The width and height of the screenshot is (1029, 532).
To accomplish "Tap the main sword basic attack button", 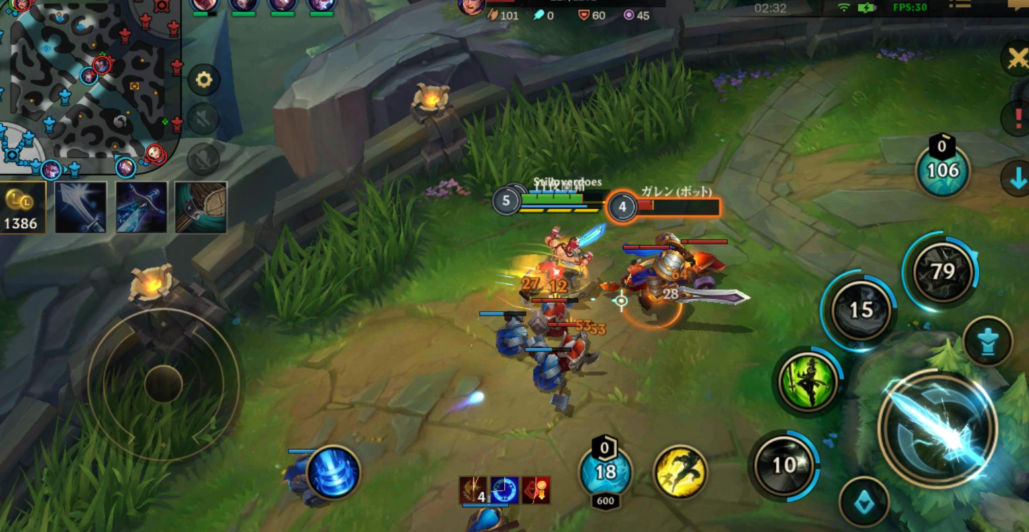I will (936, 429).
